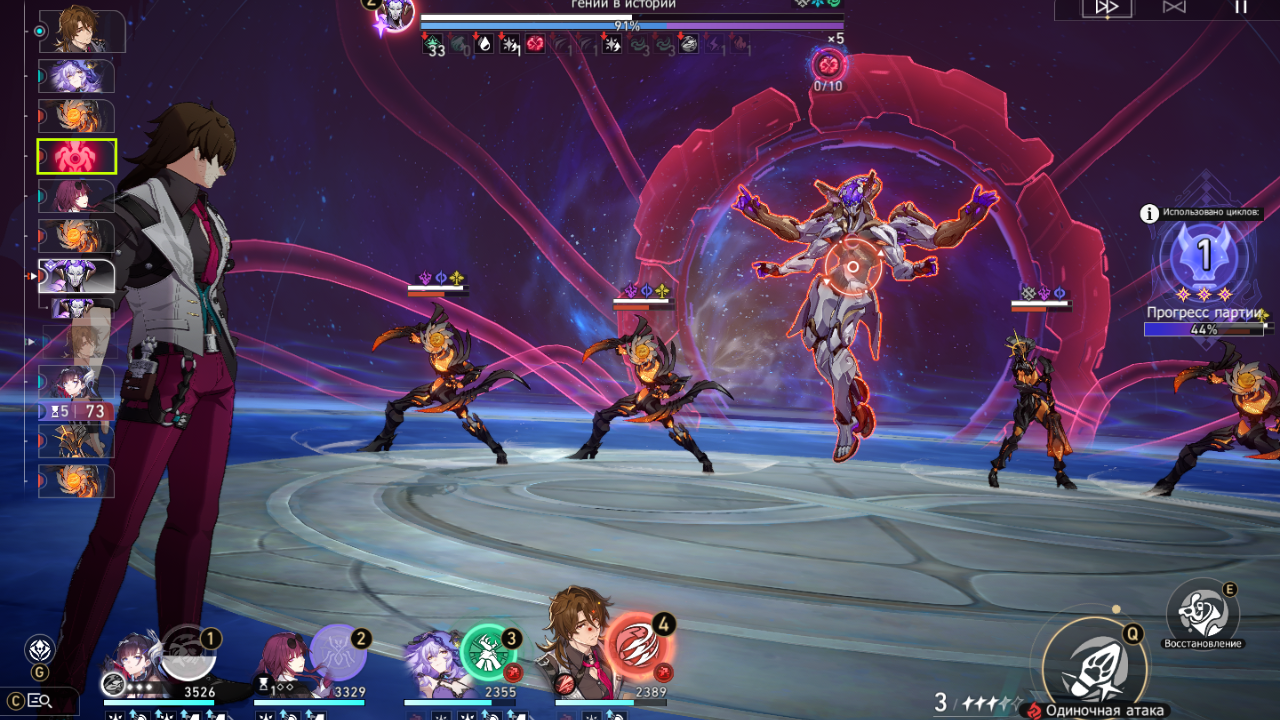Inspect the red counter icon showing 0/10

pos(828,66)
